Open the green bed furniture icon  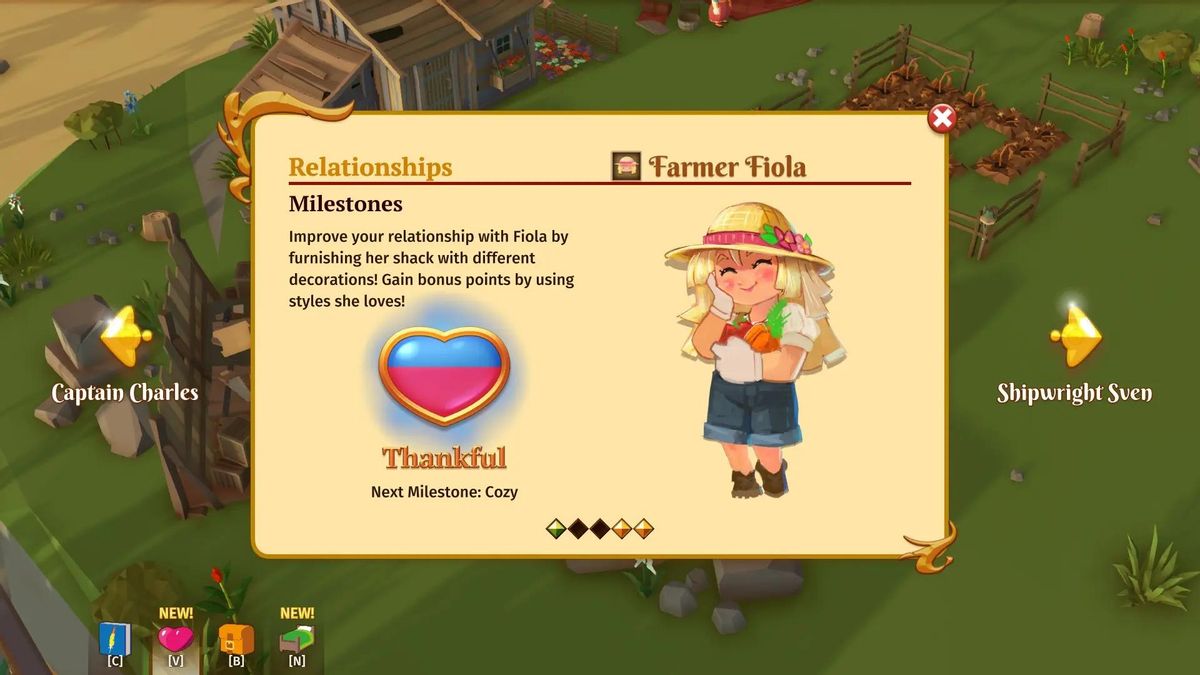(x=297, y=639)
